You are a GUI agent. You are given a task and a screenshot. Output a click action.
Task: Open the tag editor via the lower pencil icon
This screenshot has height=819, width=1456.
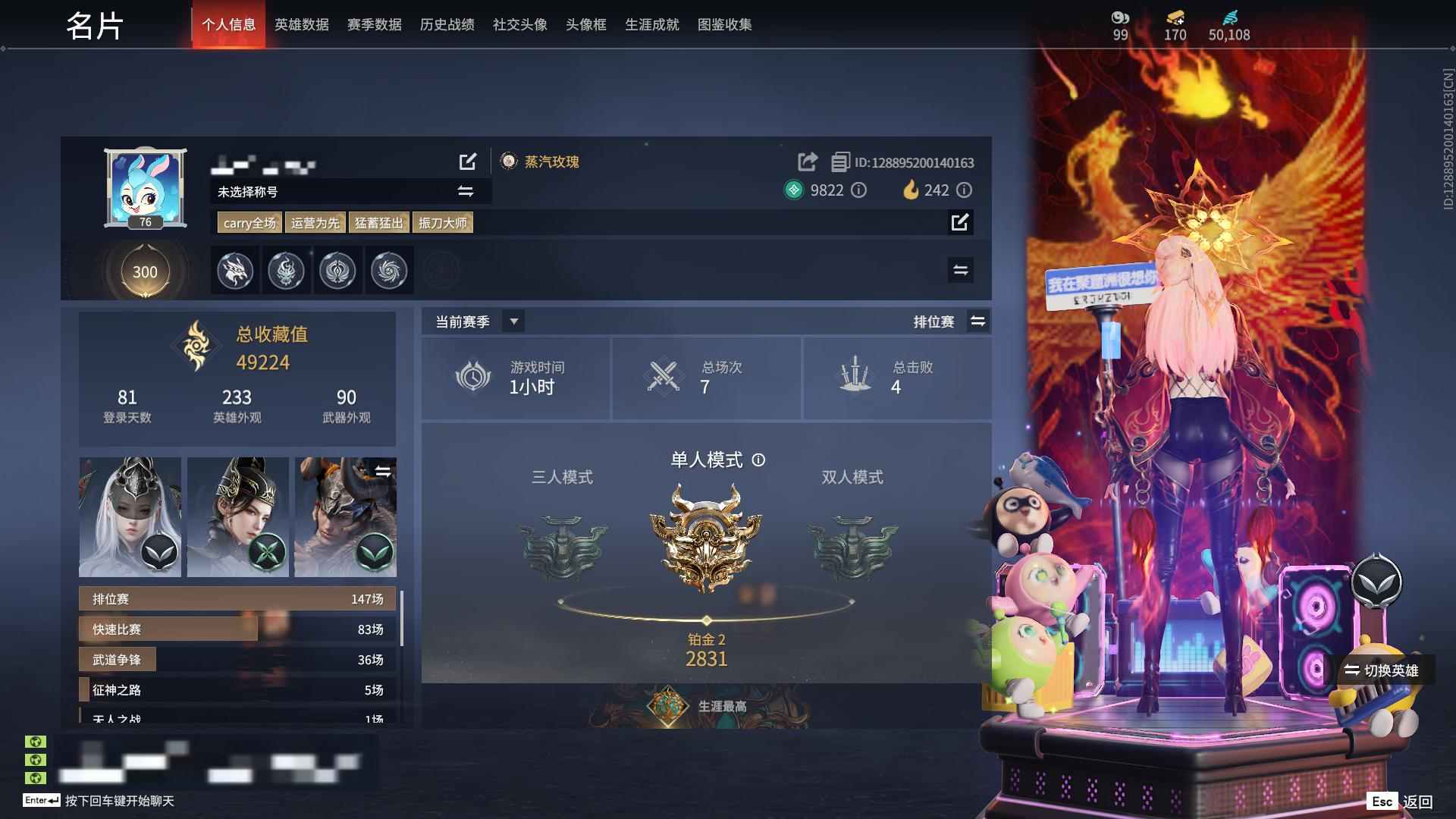click(961, 223)
